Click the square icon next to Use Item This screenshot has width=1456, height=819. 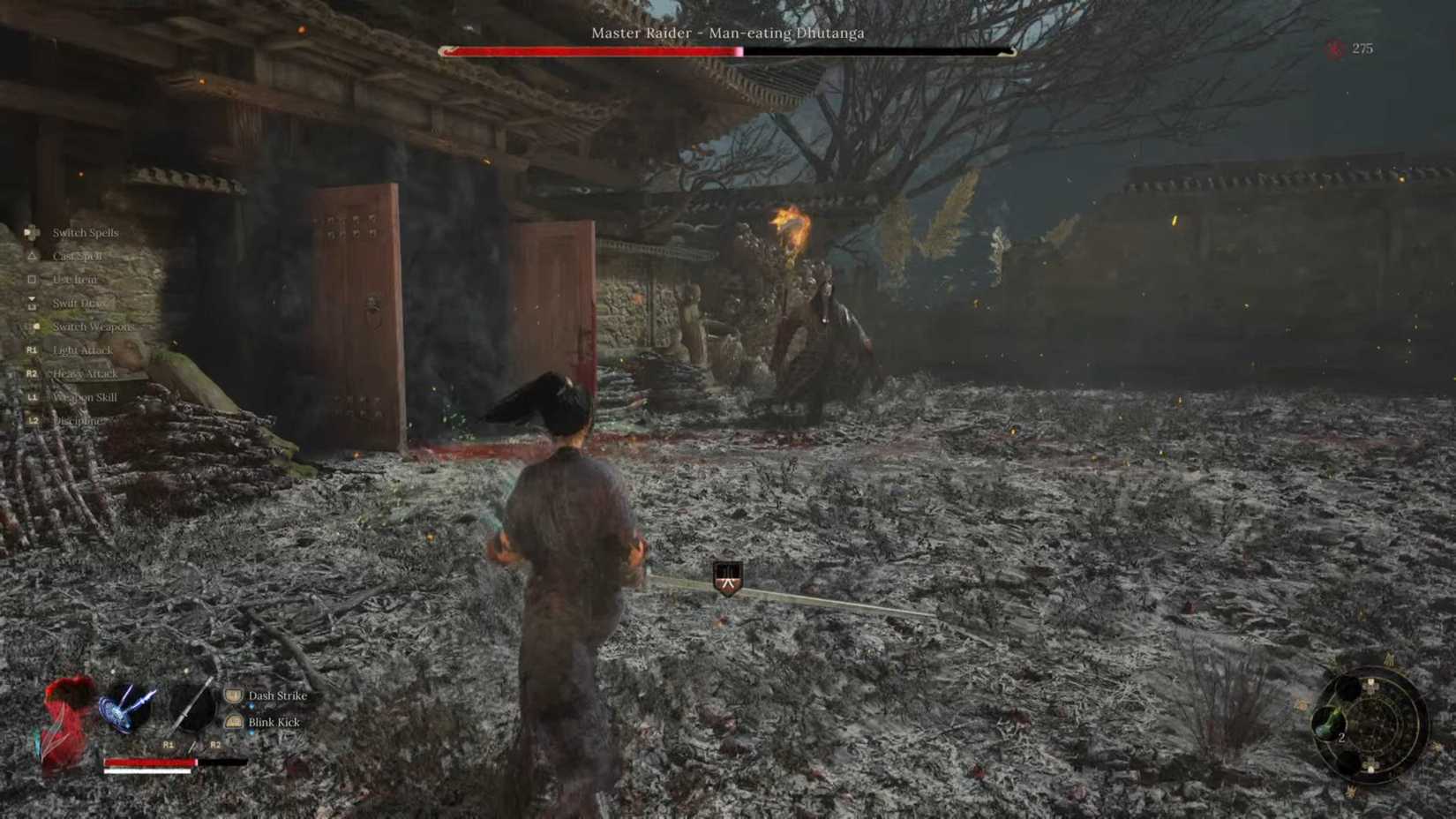pyautogui.click(x=32, y=280)
